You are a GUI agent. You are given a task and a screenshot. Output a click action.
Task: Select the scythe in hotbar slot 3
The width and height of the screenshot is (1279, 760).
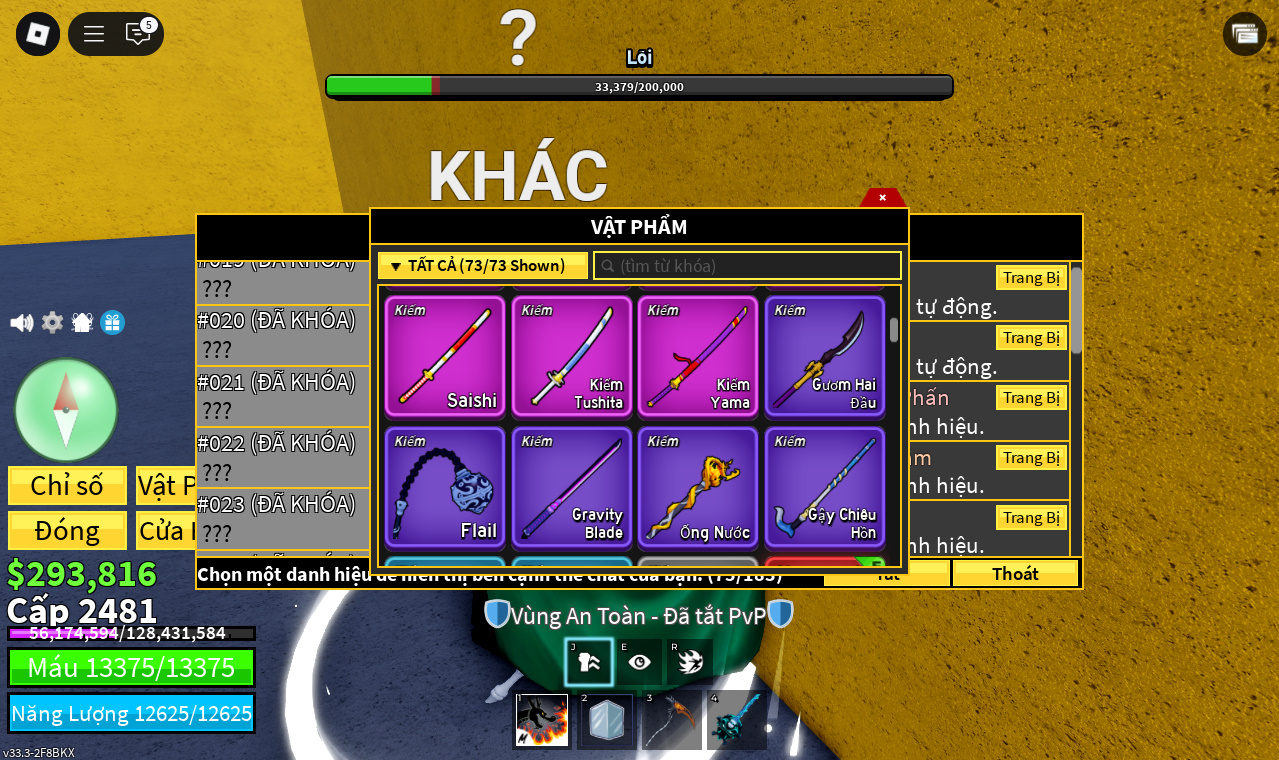(x=672, y=721)
